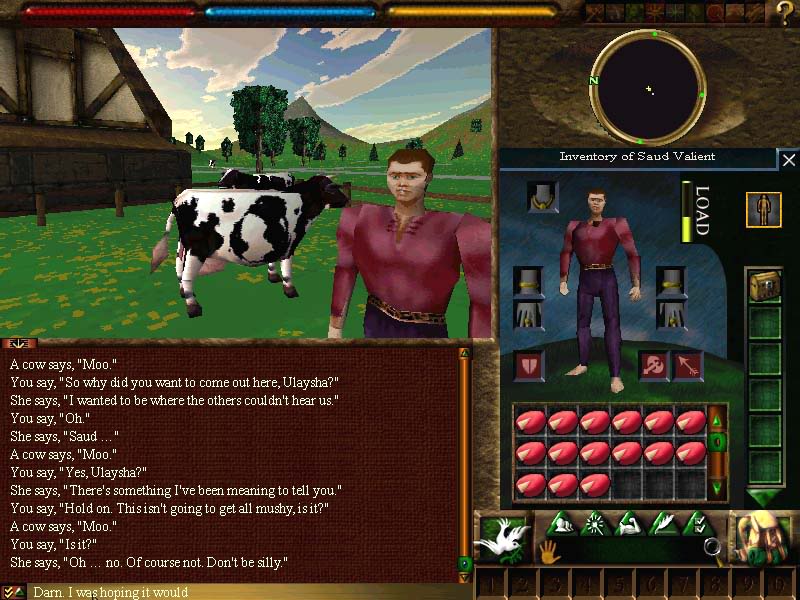The image size is (800, 600).
Task: Select the shield equipment slot
Action: [x=530, y=366]
